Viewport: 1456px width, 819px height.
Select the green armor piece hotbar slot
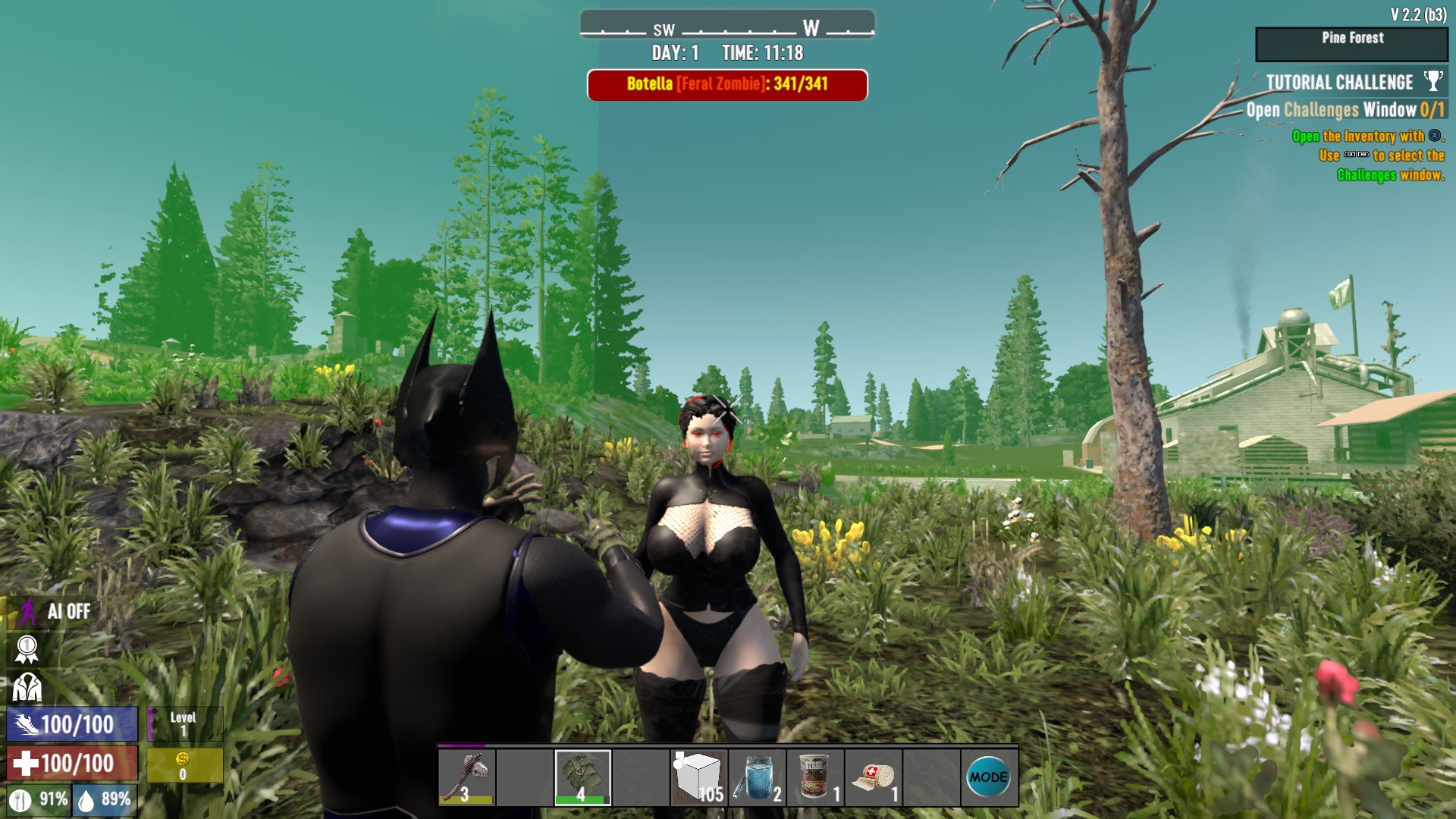(x=582, y=777)
